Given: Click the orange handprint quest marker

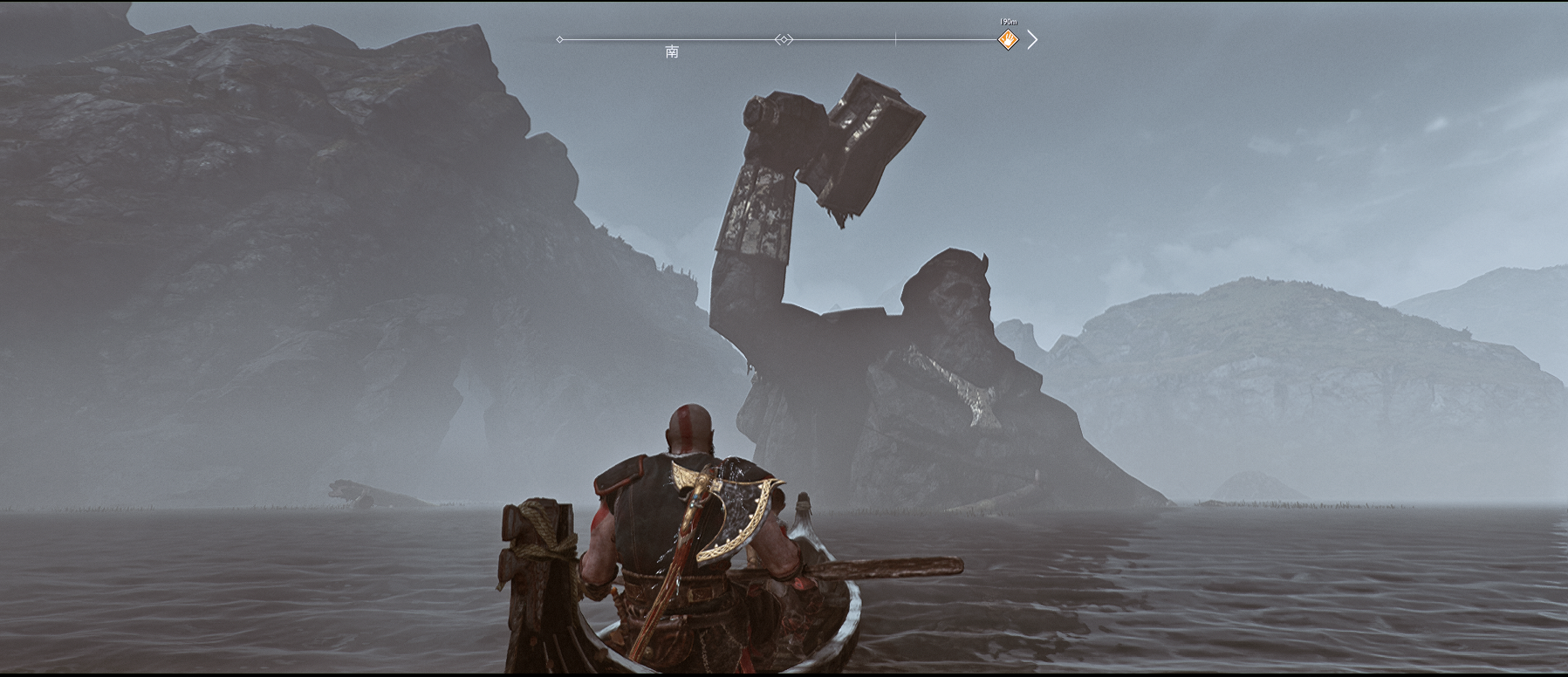Looking at the screenshot, I should point(1008,39).
